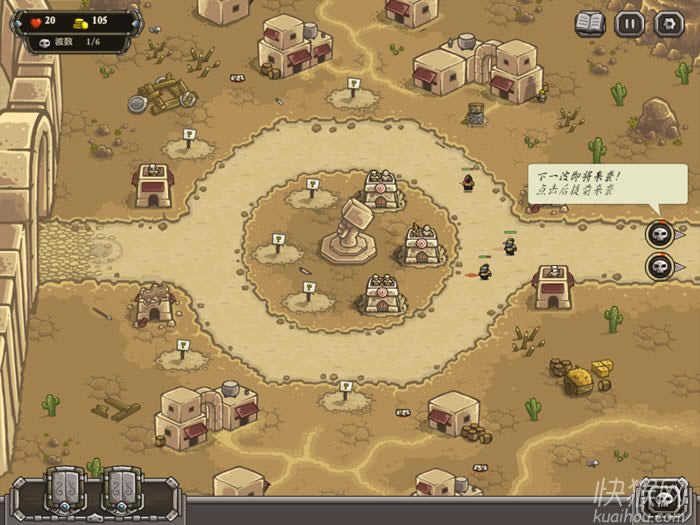Pause the game

(x=629, y=23)
